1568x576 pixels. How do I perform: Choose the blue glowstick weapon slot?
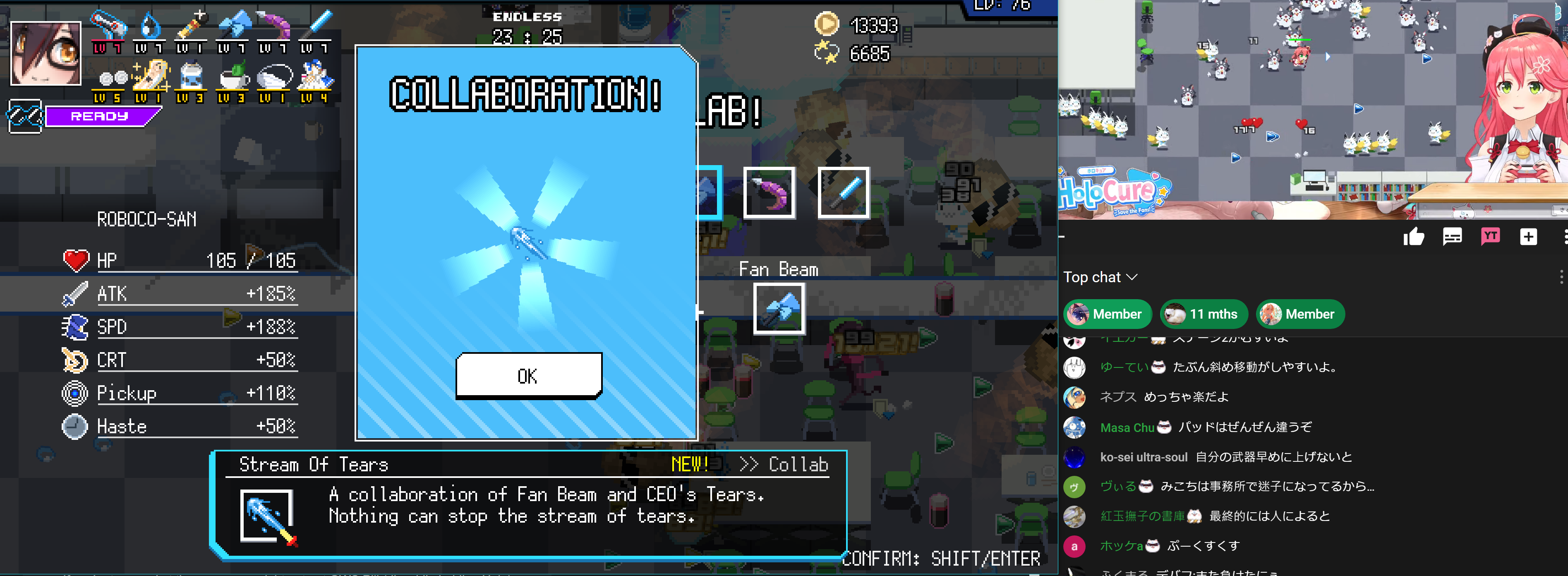point(843,192)
